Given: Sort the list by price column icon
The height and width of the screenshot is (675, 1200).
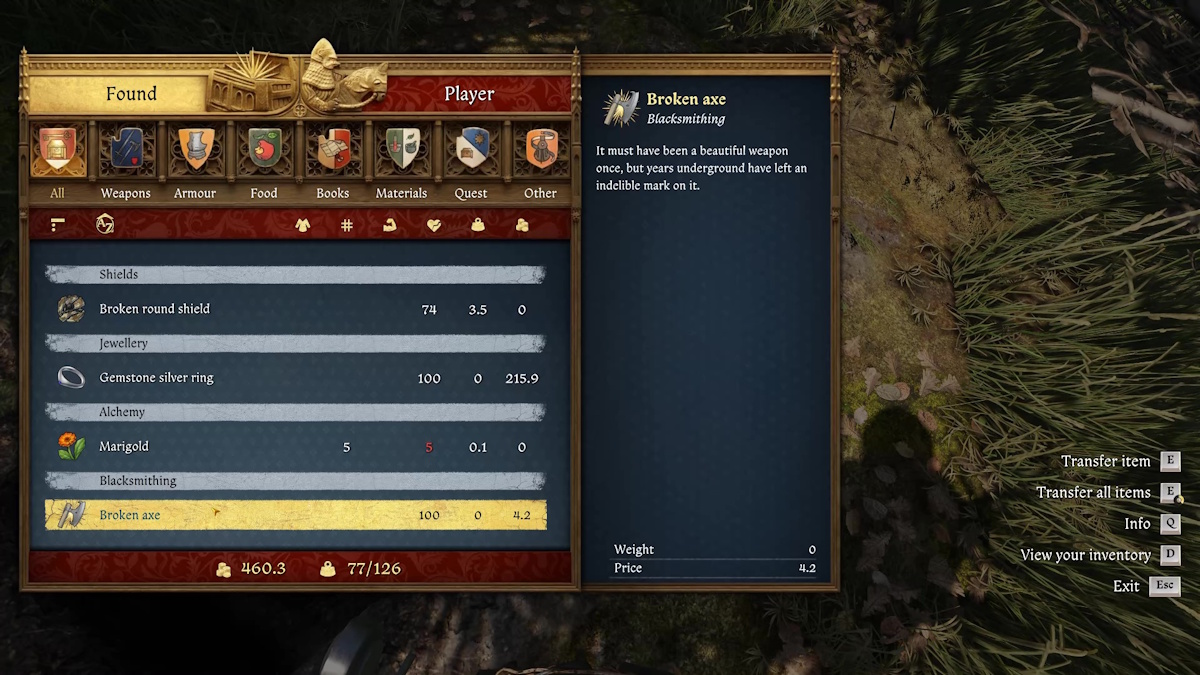Looking at the screenshot, I should (x=521, y=225).
